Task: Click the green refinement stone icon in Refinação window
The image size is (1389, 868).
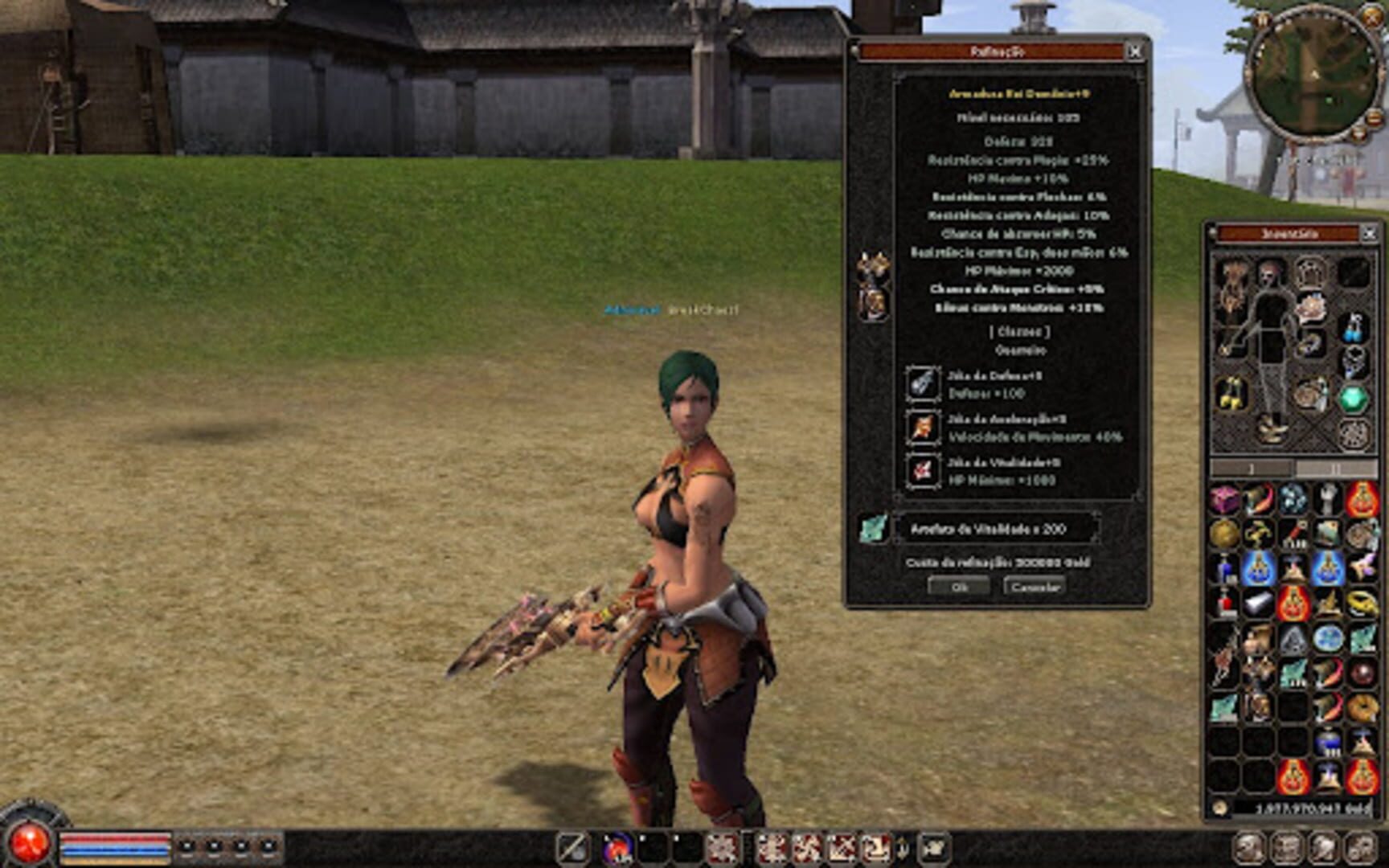Action: pyautogui.click(x=874, y=528)
